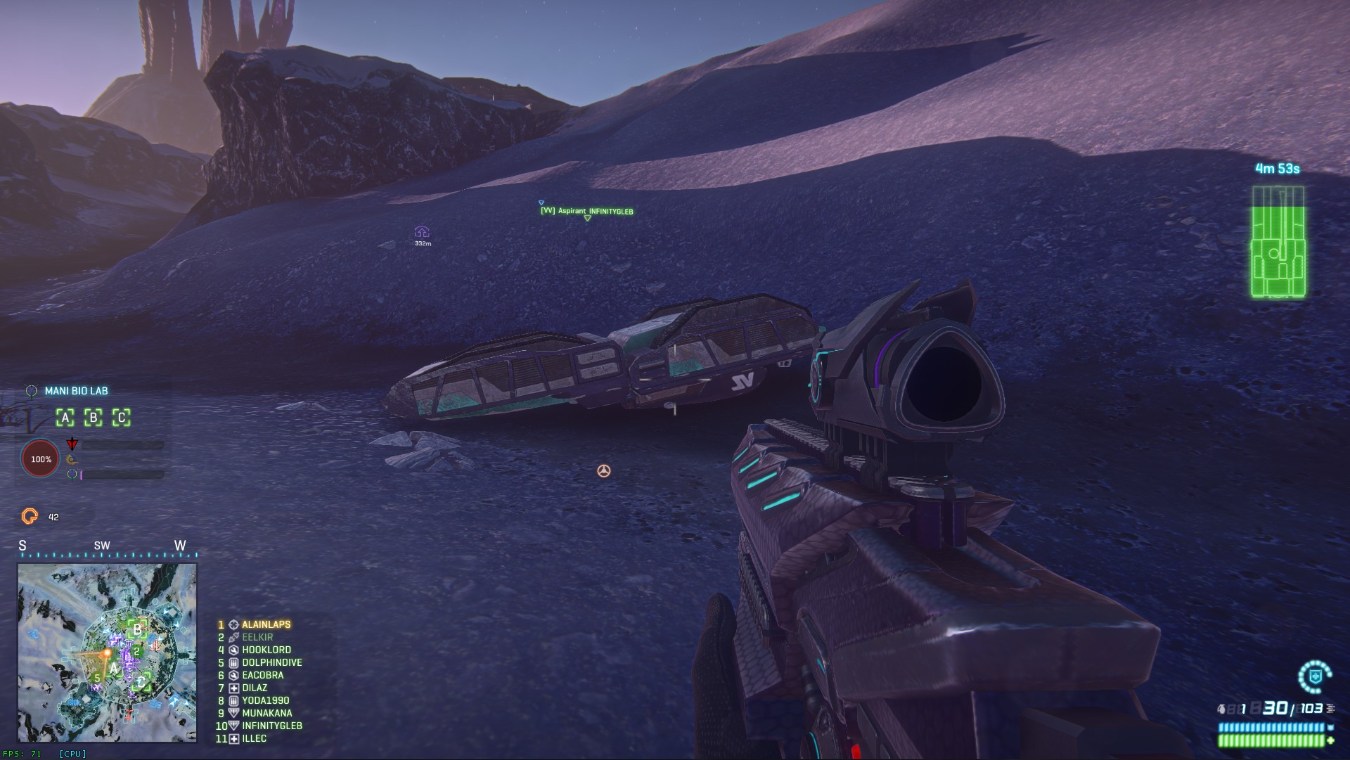Select capture point A indicator

coord(65,418)
